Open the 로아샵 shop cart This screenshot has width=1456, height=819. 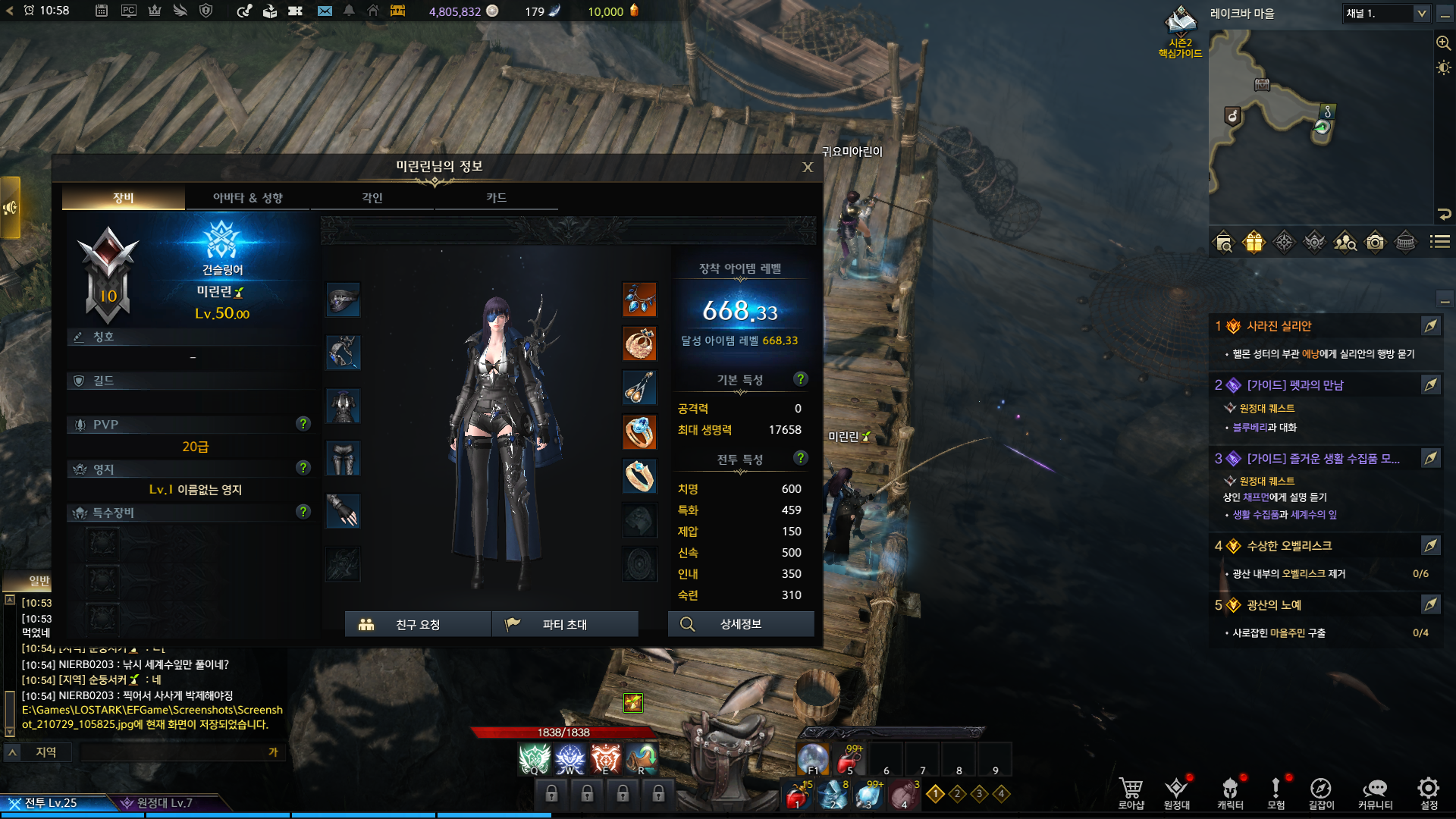1131,792
